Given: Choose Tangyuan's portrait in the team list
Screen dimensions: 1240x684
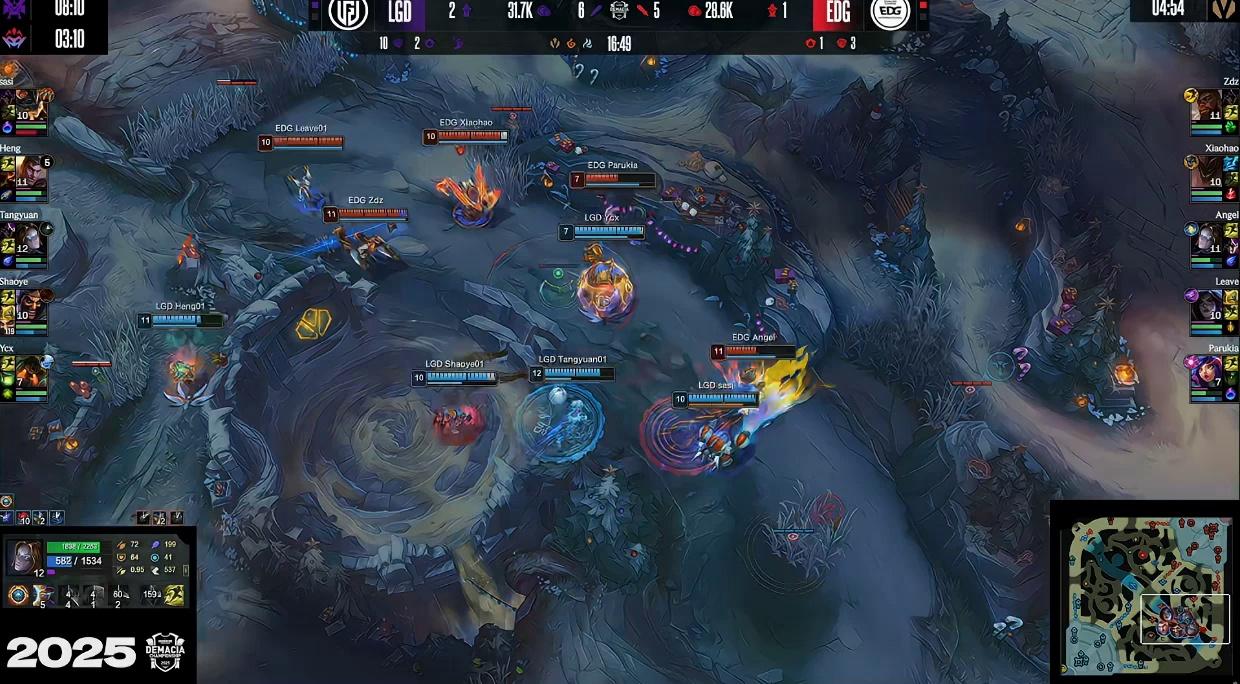Looking at the screenshot, I should (x=30, y=239).
